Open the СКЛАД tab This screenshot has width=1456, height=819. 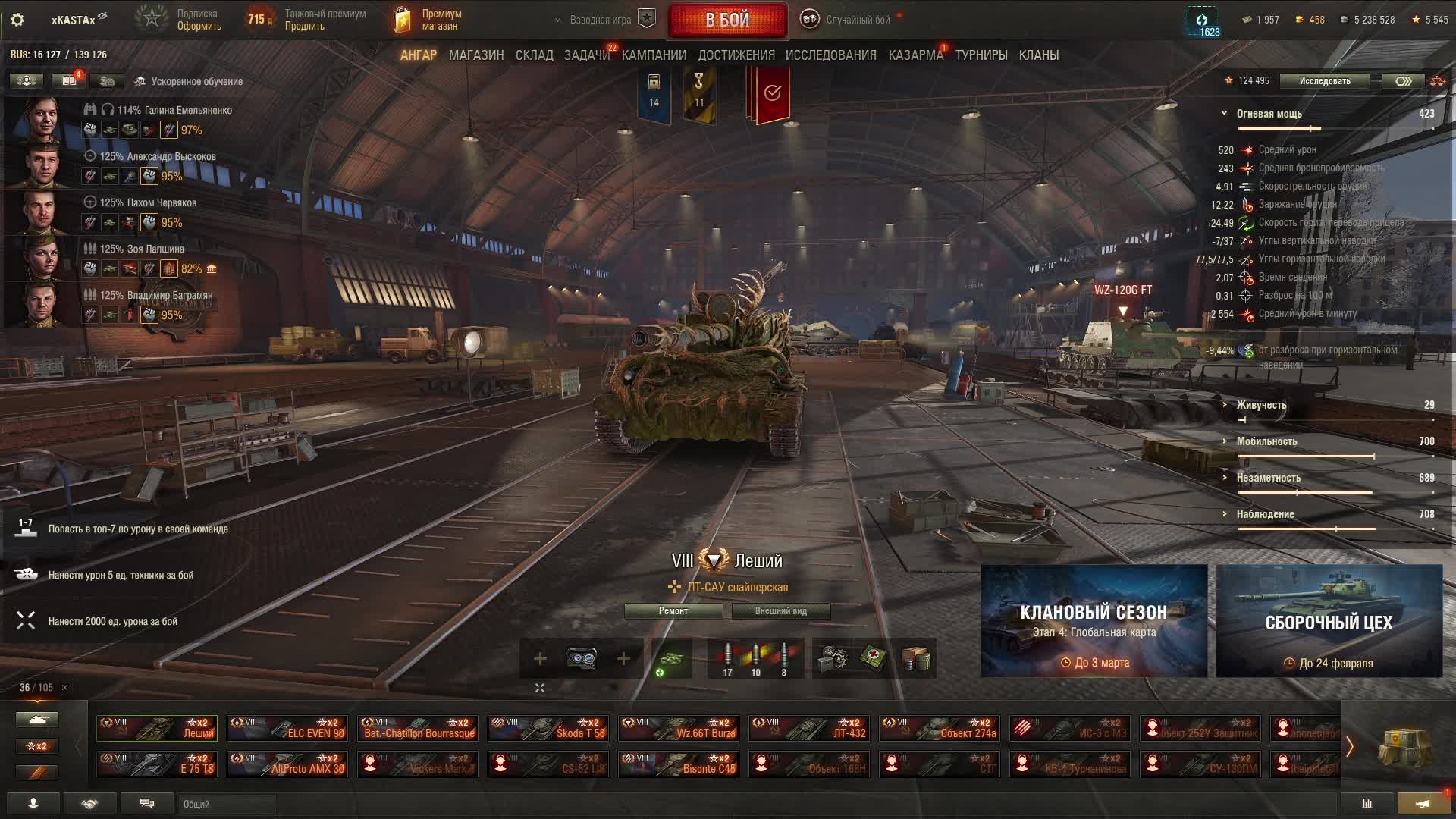[x=534, y=55]
